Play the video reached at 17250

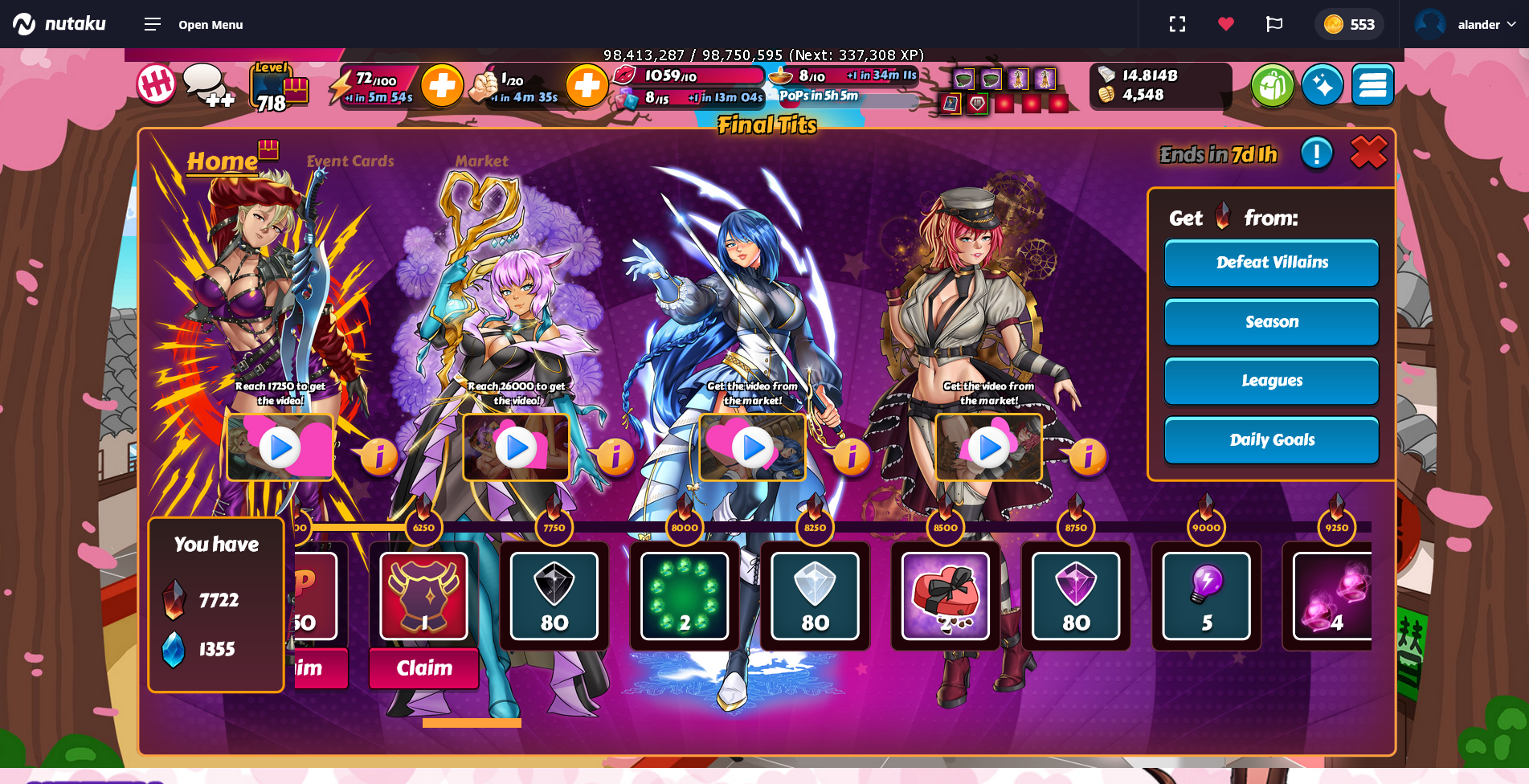click(x=280, y=447)
